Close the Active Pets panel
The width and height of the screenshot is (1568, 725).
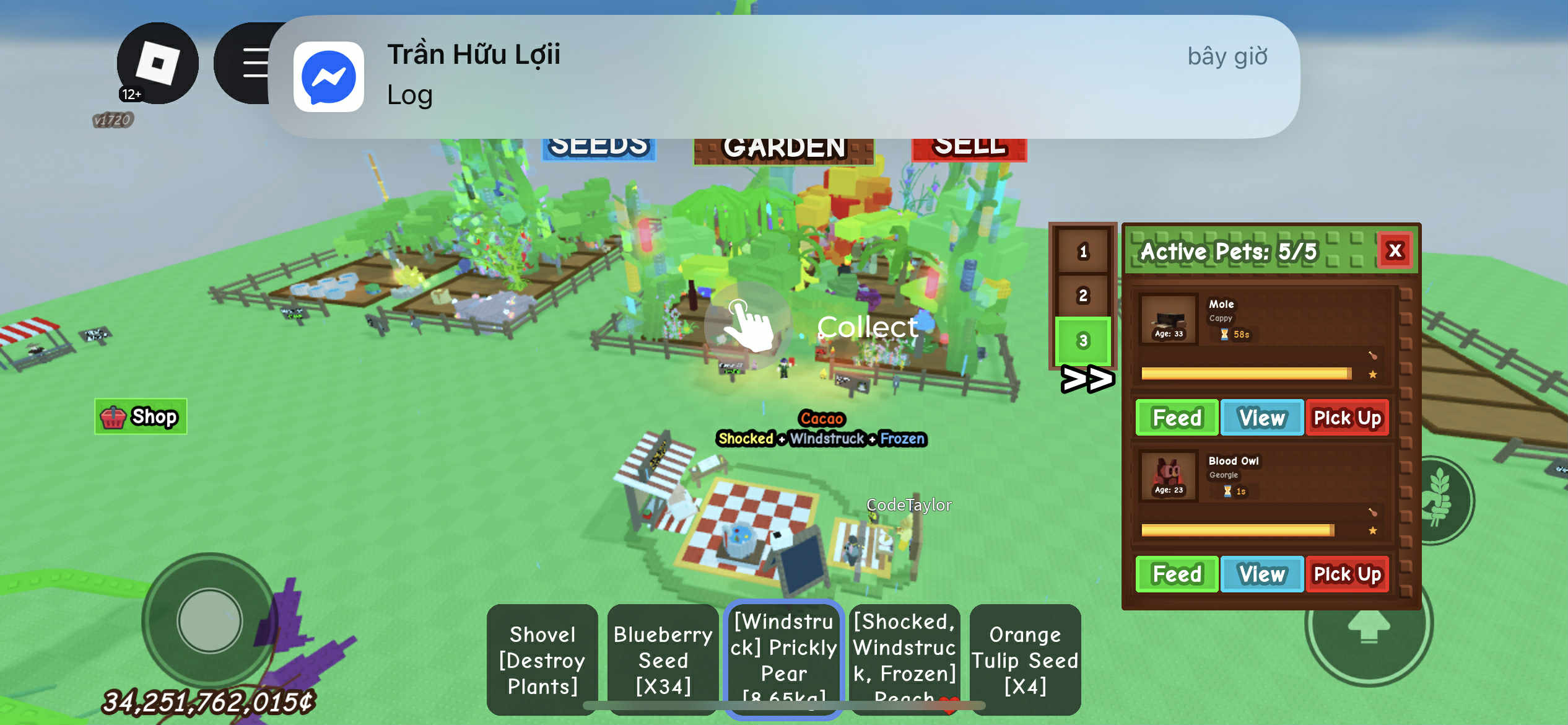click(1395, 251)
